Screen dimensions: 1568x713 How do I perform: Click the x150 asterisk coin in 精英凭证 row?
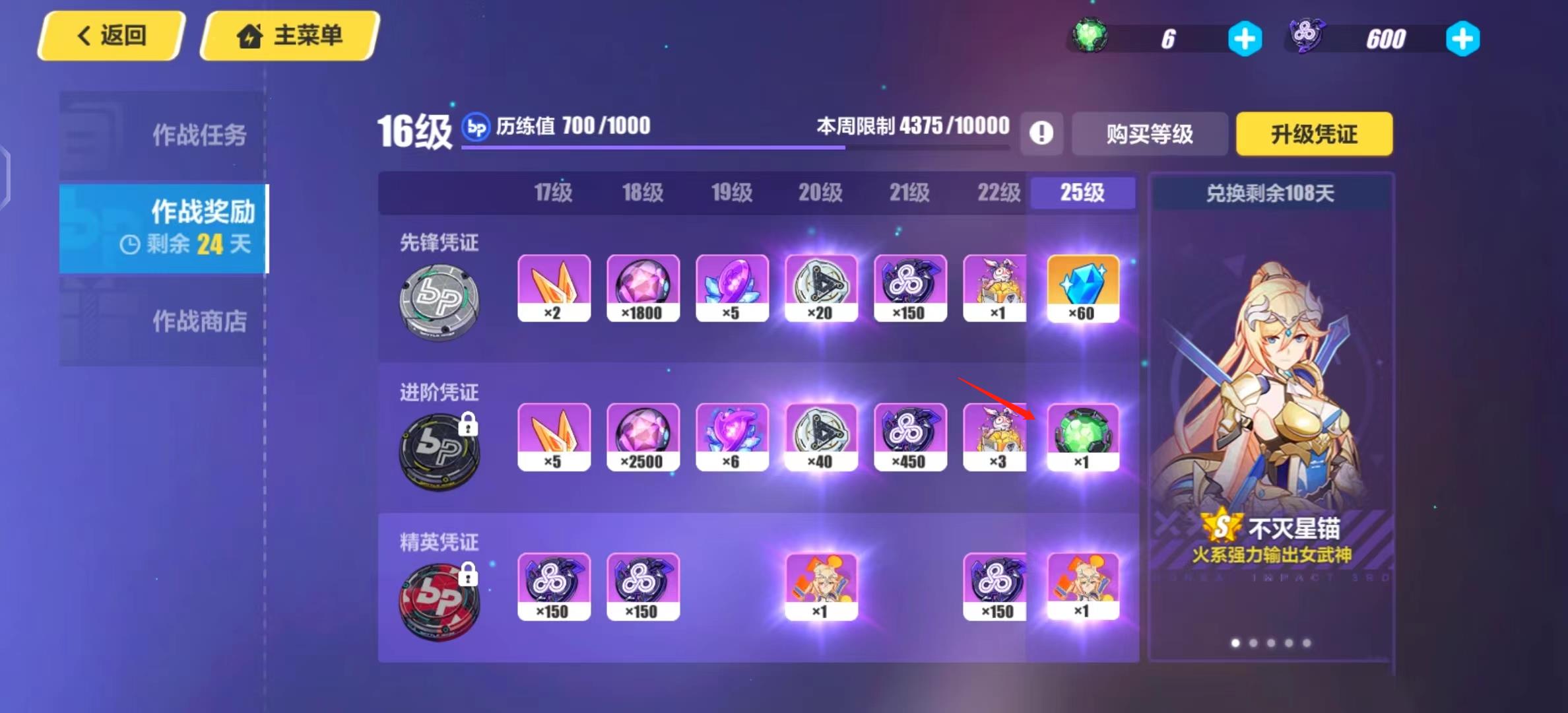(554, 586)
